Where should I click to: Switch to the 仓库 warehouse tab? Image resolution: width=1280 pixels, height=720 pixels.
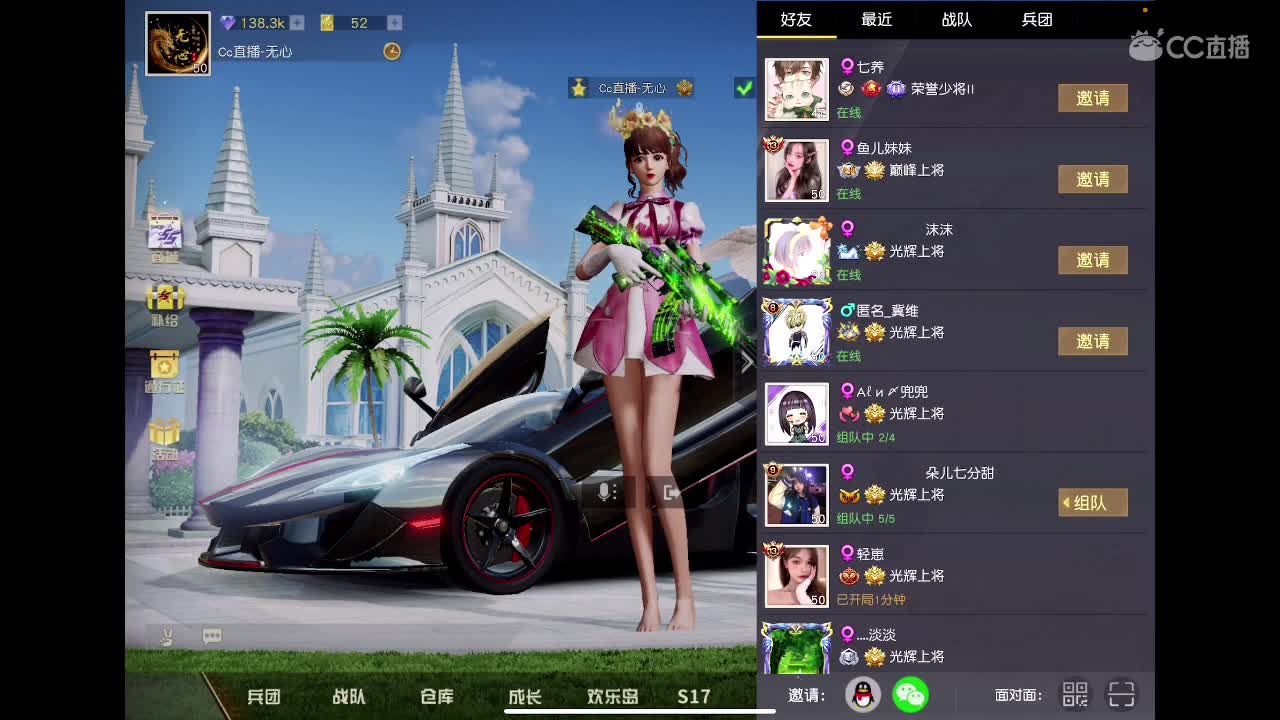point(436,697)
